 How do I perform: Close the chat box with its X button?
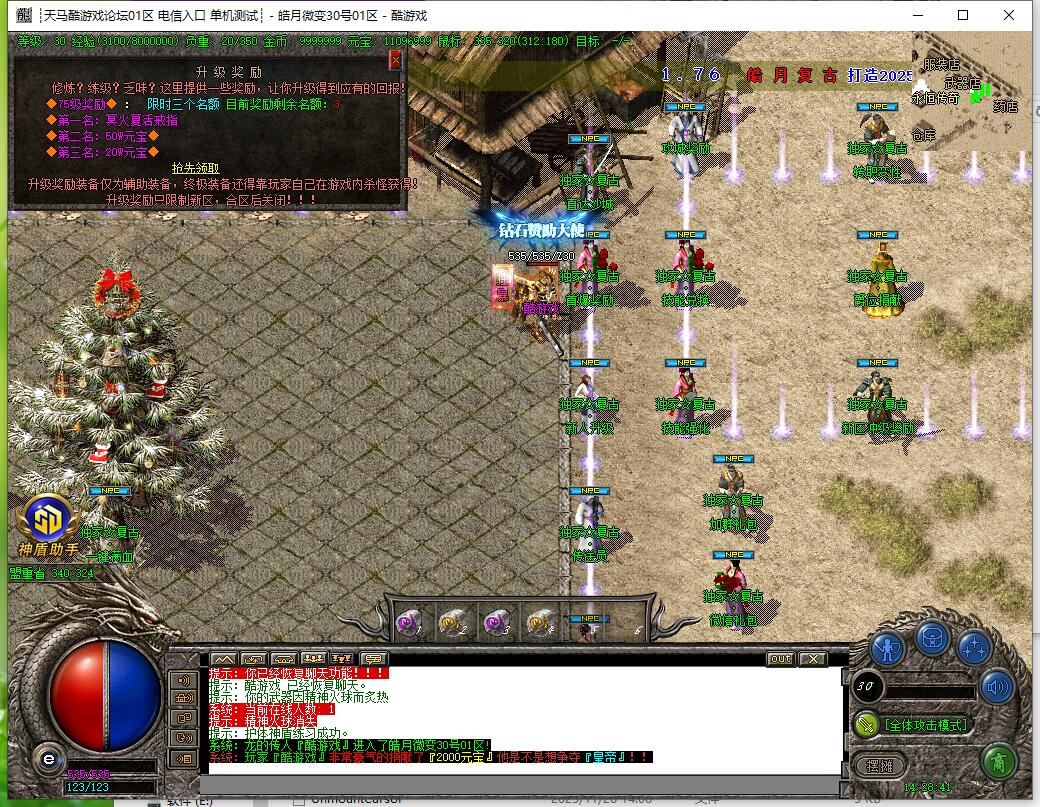click(813, 659)
